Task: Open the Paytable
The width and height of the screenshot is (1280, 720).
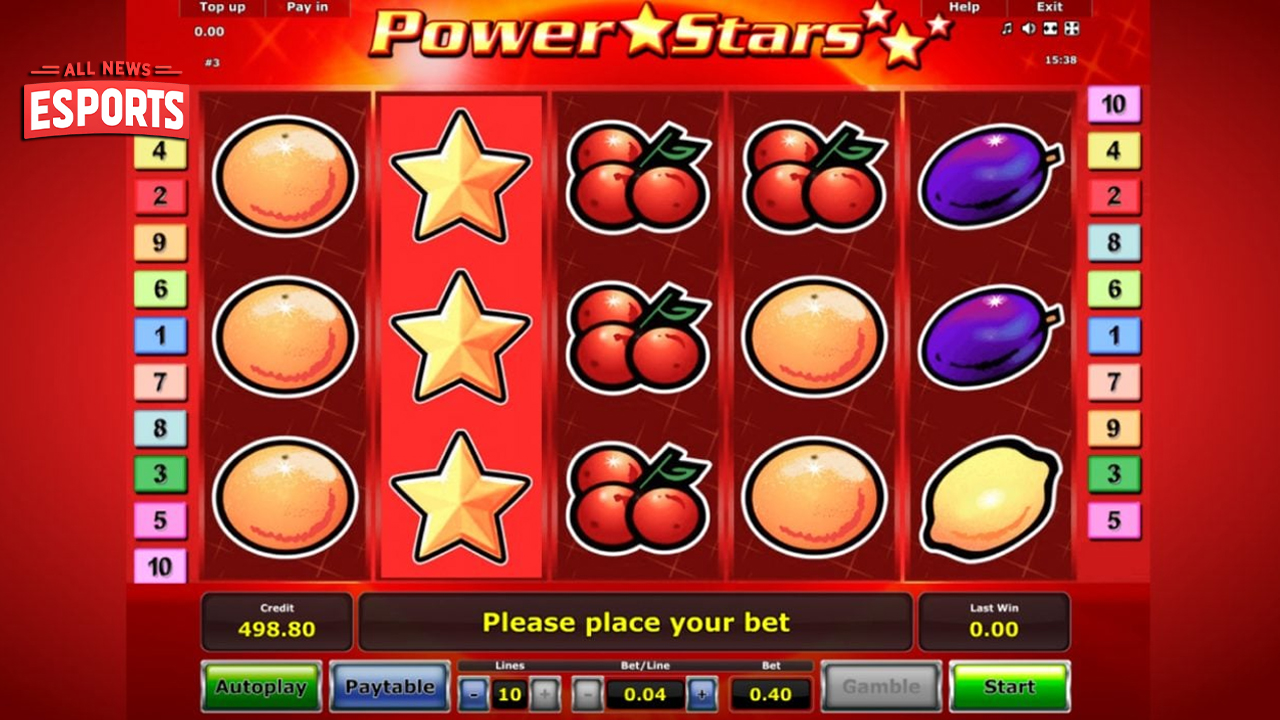Action: [x=389, y=687]
